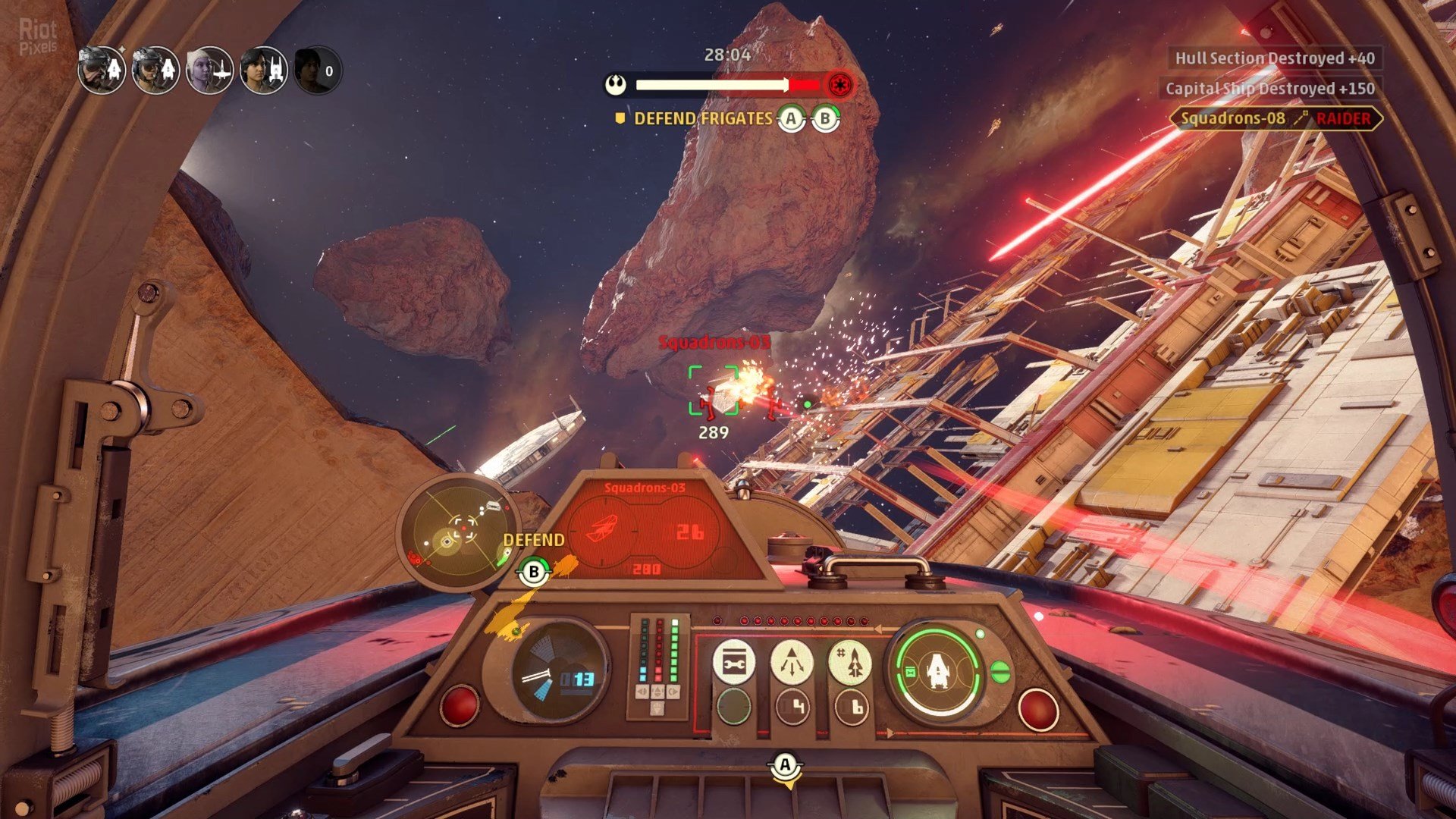Click the red Imperial faction emblem
Viewport: 1456px width, 819px height.
pos(839,84)
